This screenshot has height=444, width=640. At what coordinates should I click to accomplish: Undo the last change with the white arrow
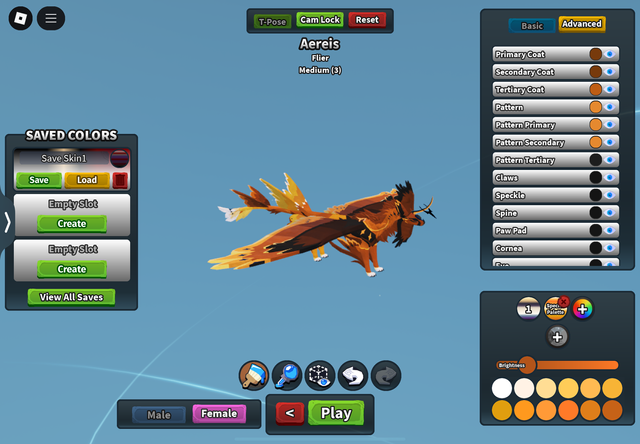(352, 375)
